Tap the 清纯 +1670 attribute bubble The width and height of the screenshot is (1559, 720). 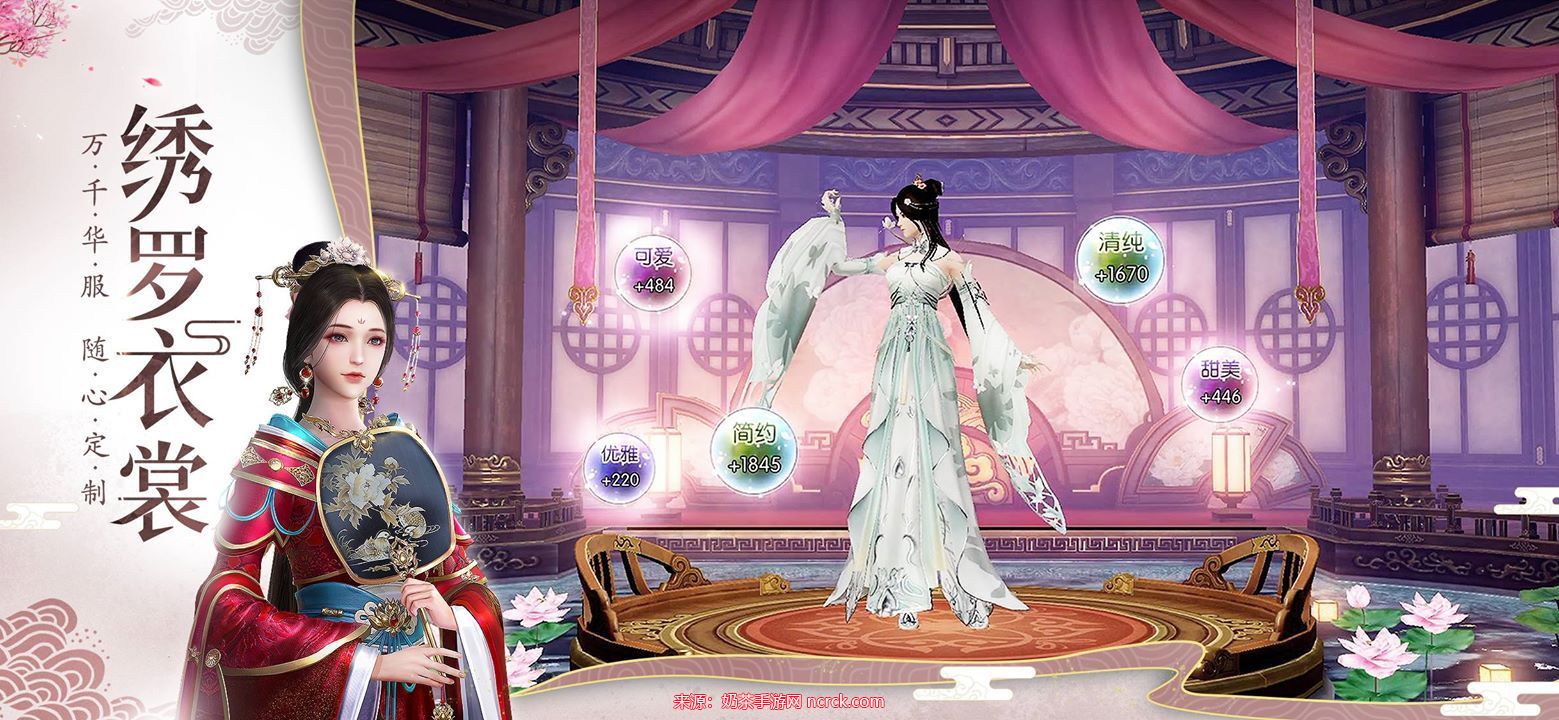pyautogui.click(x=1120, y=258)
